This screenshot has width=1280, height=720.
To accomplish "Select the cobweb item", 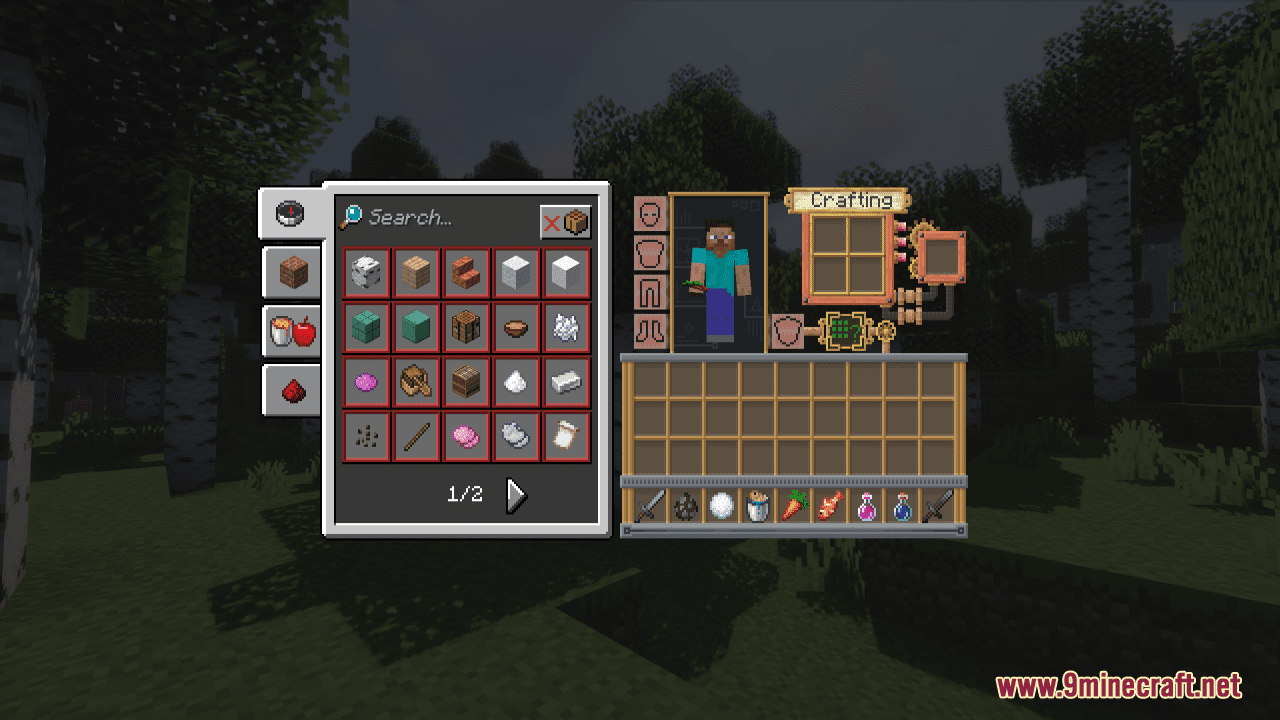I will pyautogui.click(x=566, y=327).
